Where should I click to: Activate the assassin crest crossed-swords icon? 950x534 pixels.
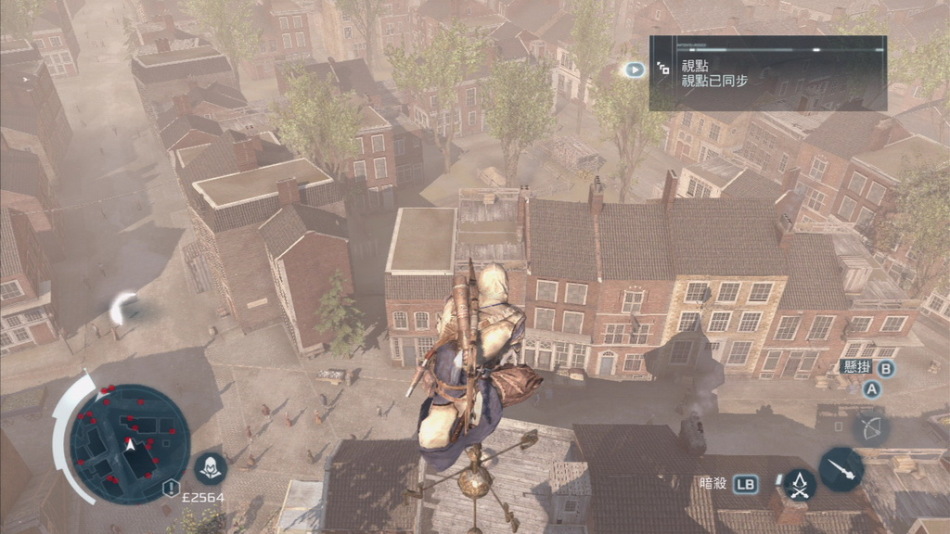[x=799, y=485]
